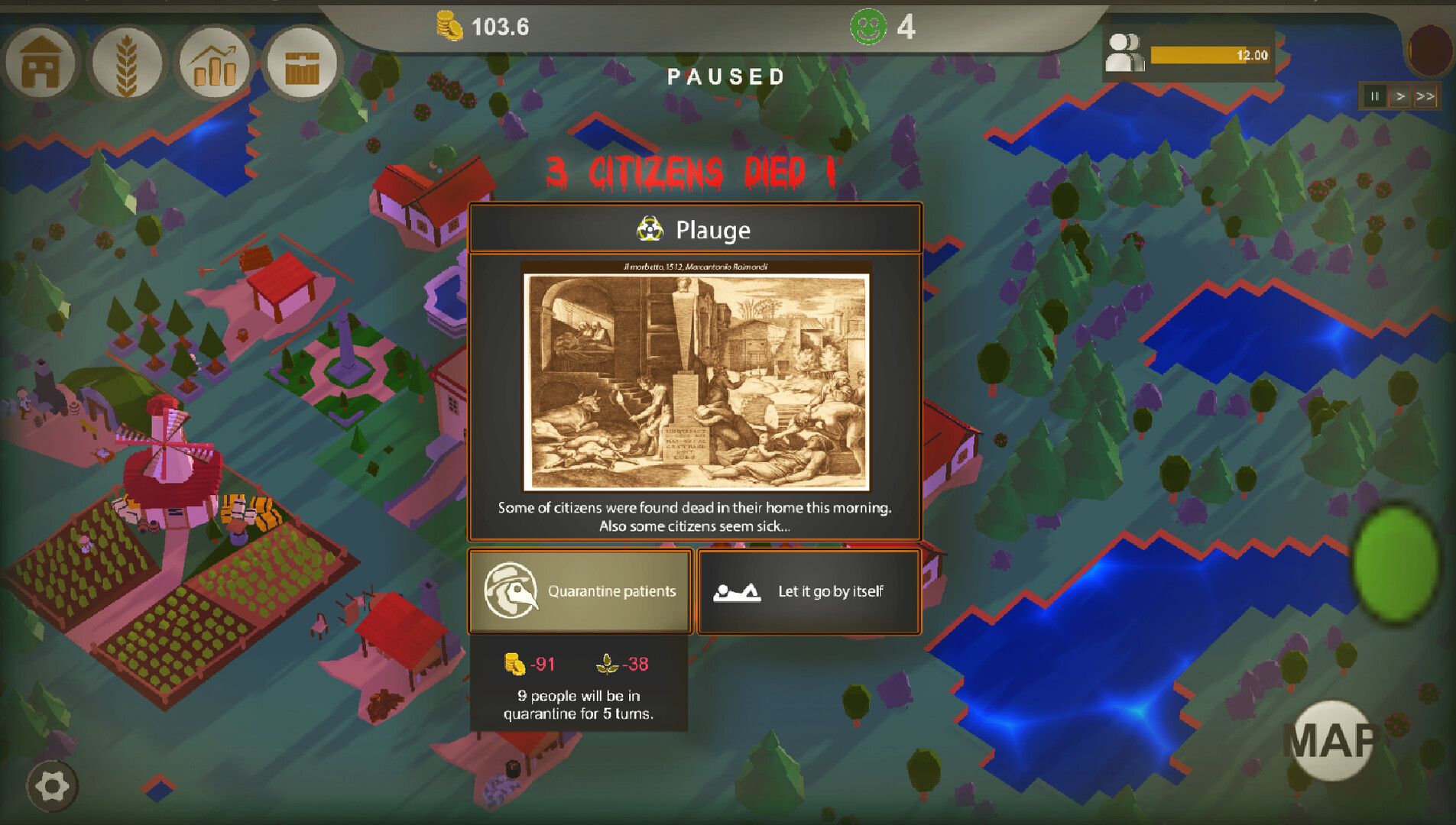This screenshot has height=825, width=1456.
Task: Open the settings gear
Action: [x=52, y=785]
